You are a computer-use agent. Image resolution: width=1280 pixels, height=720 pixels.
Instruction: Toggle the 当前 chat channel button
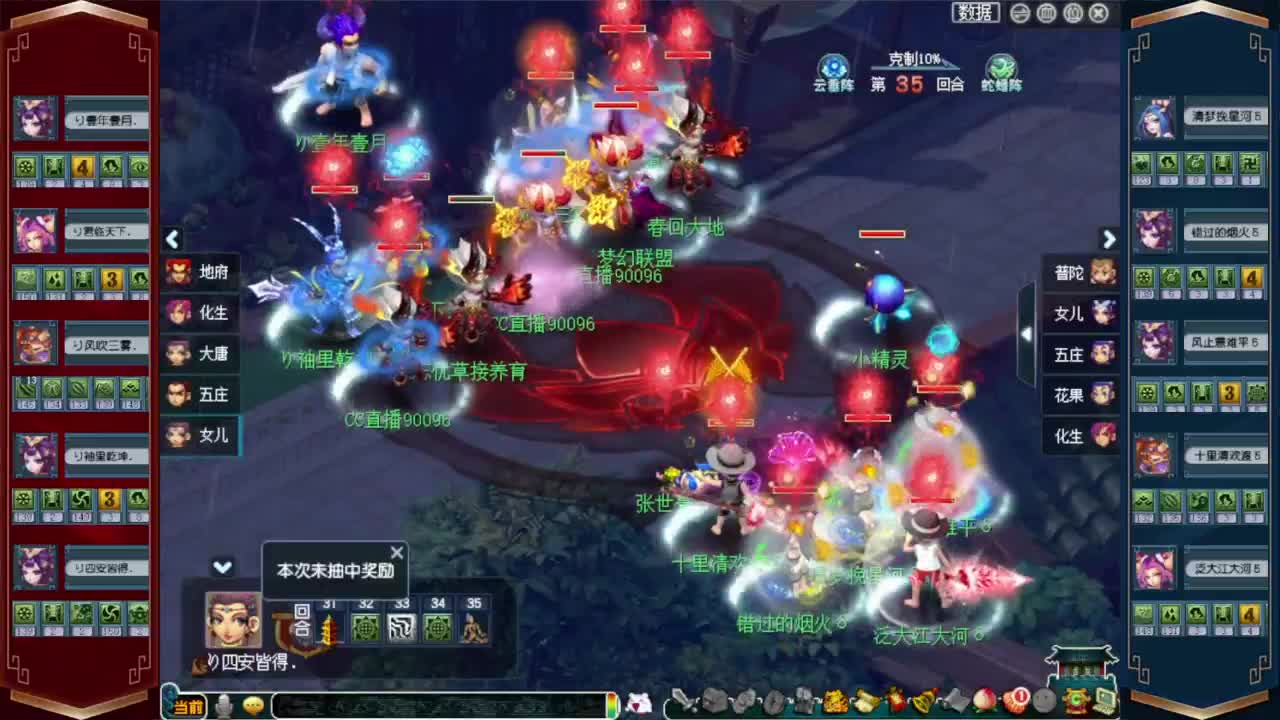pos(187,705)
